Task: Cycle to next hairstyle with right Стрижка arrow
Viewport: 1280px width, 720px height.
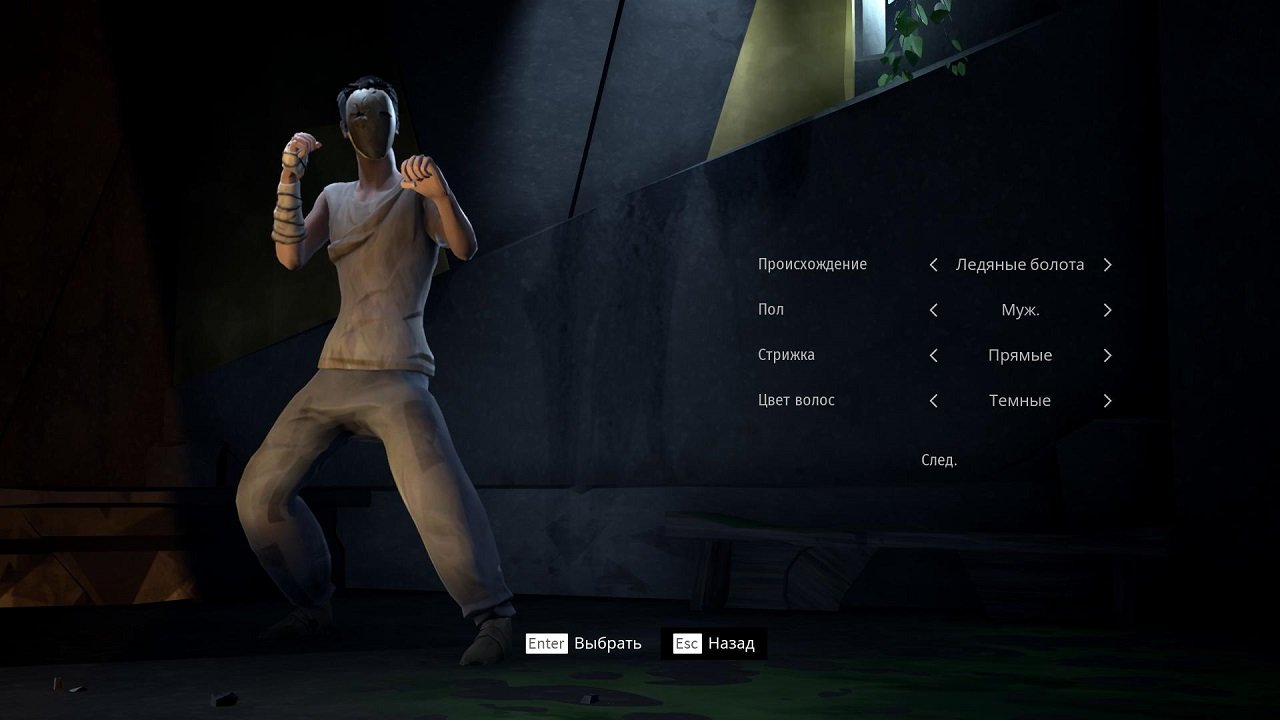Action: click(x=1107, y=355)
